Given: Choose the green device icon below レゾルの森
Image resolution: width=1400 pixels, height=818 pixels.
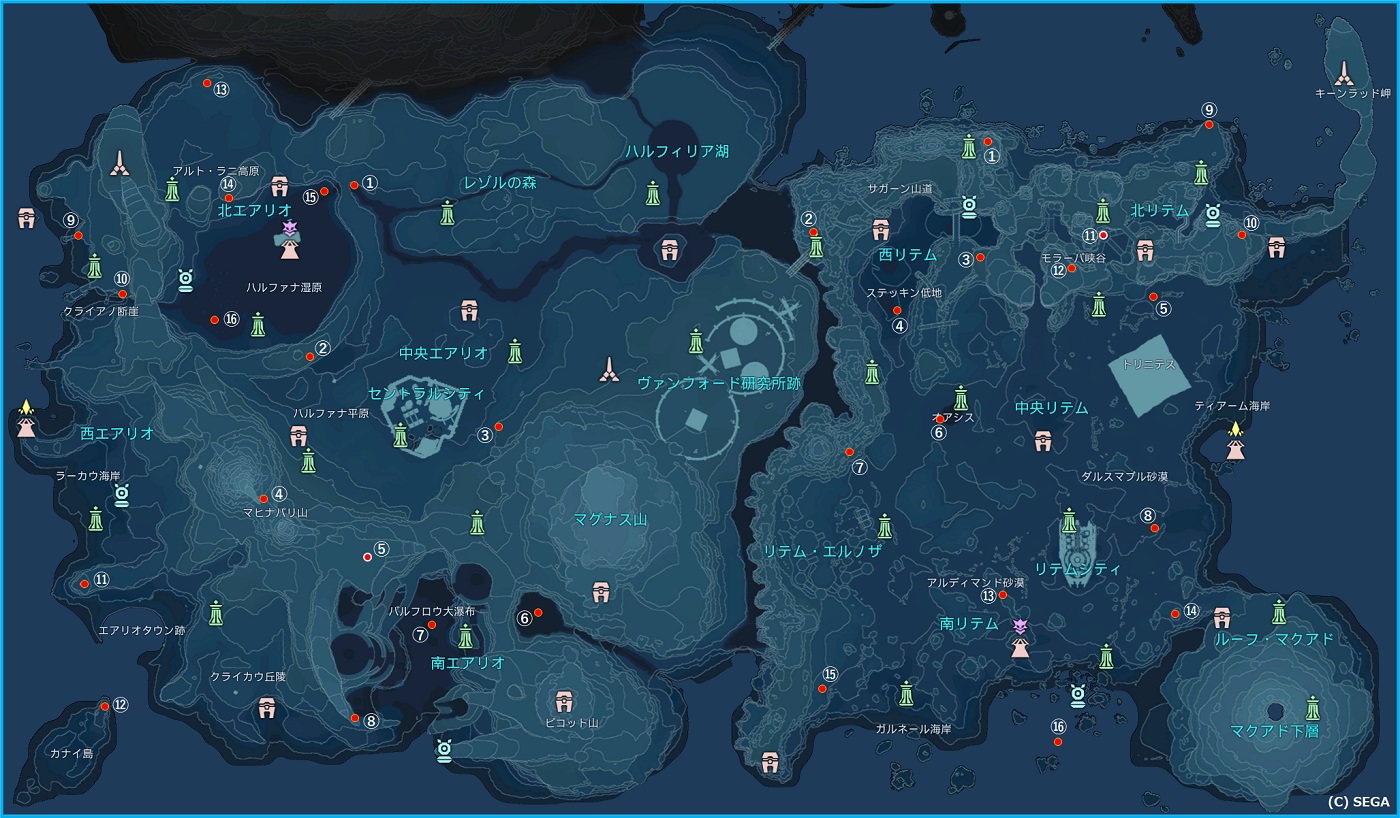Looking at the screenshot, I should pos(448,211).
